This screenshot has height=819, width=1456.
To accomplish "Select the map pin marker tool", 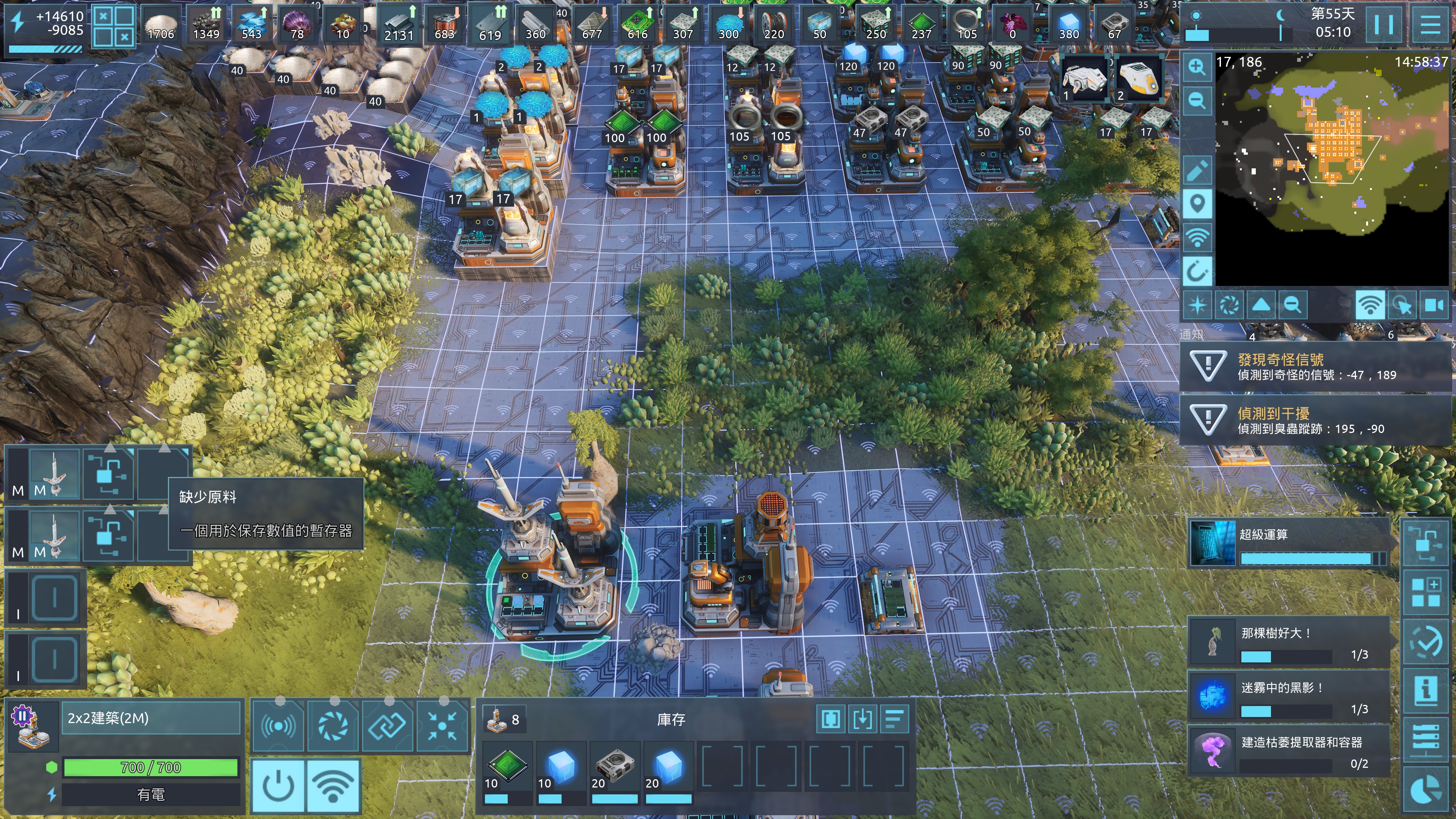I will [x=1197, y=203].
